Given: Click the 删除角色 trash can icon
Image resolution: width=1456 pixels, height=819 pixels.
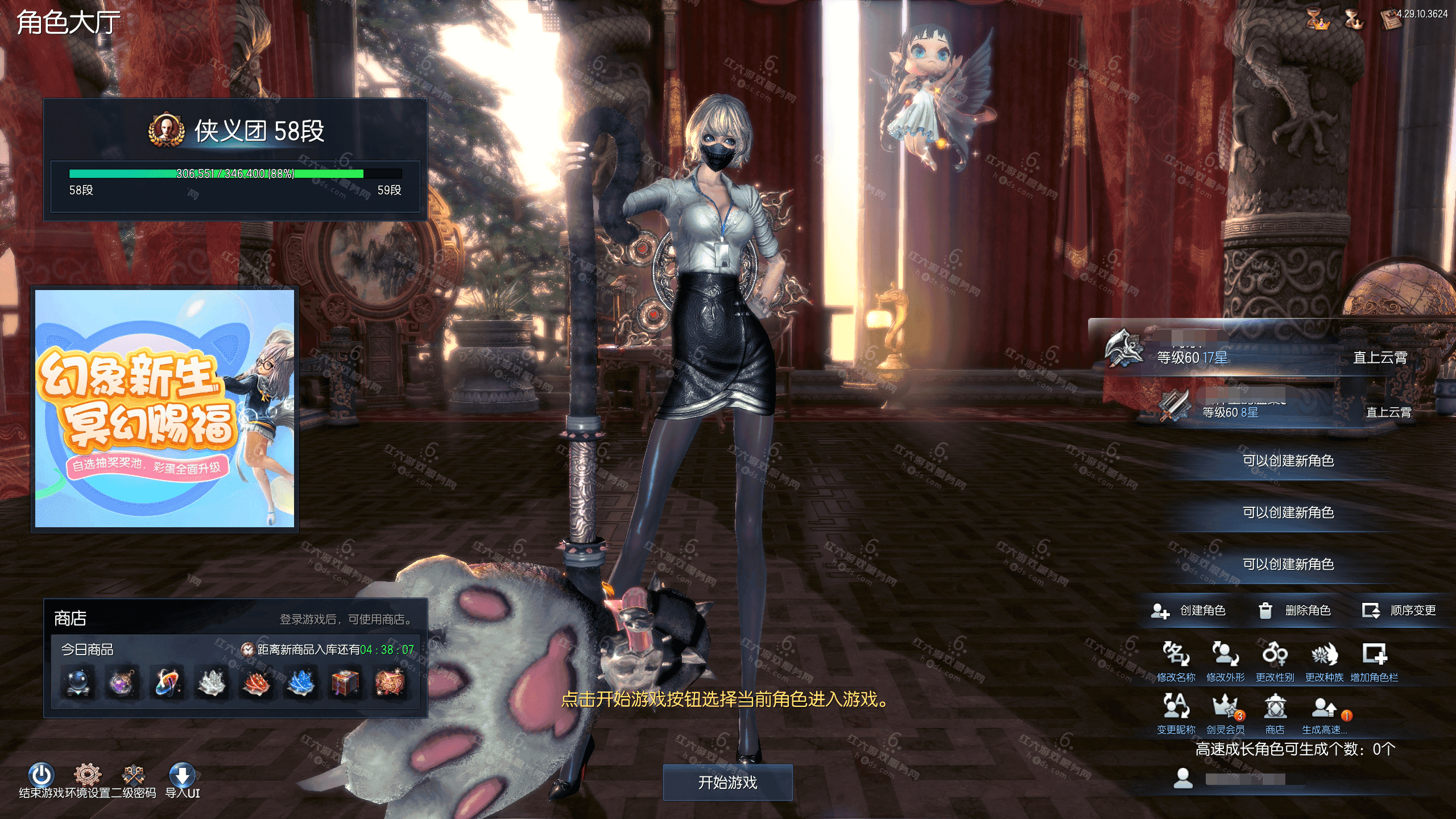Looking at the screenshot, I should coord(1265,611).
